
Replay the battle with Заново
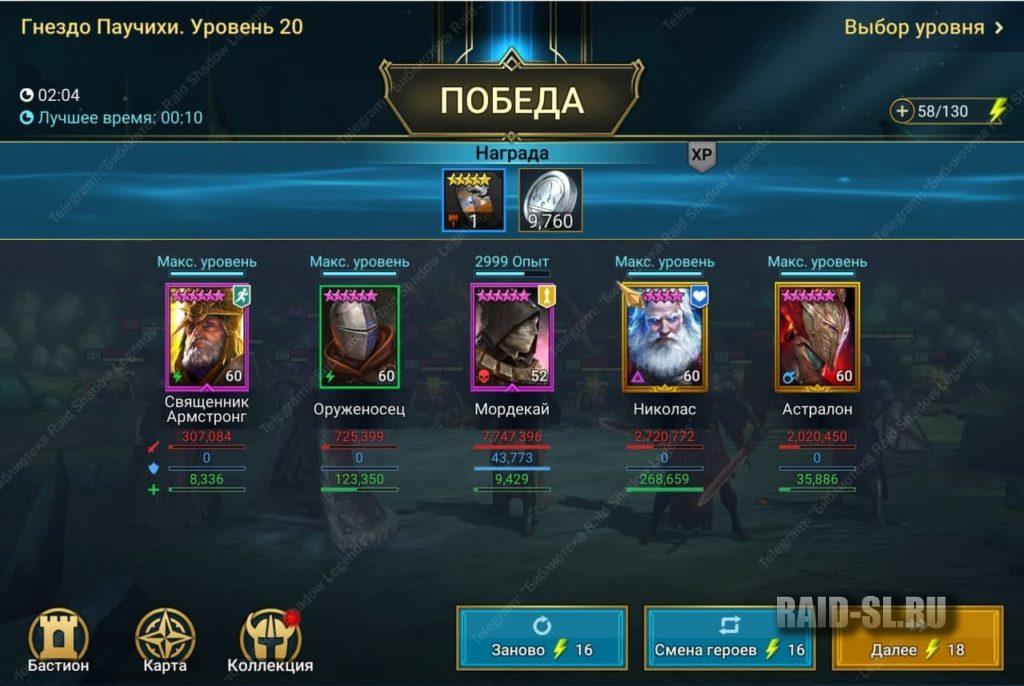tap(542, 638)
